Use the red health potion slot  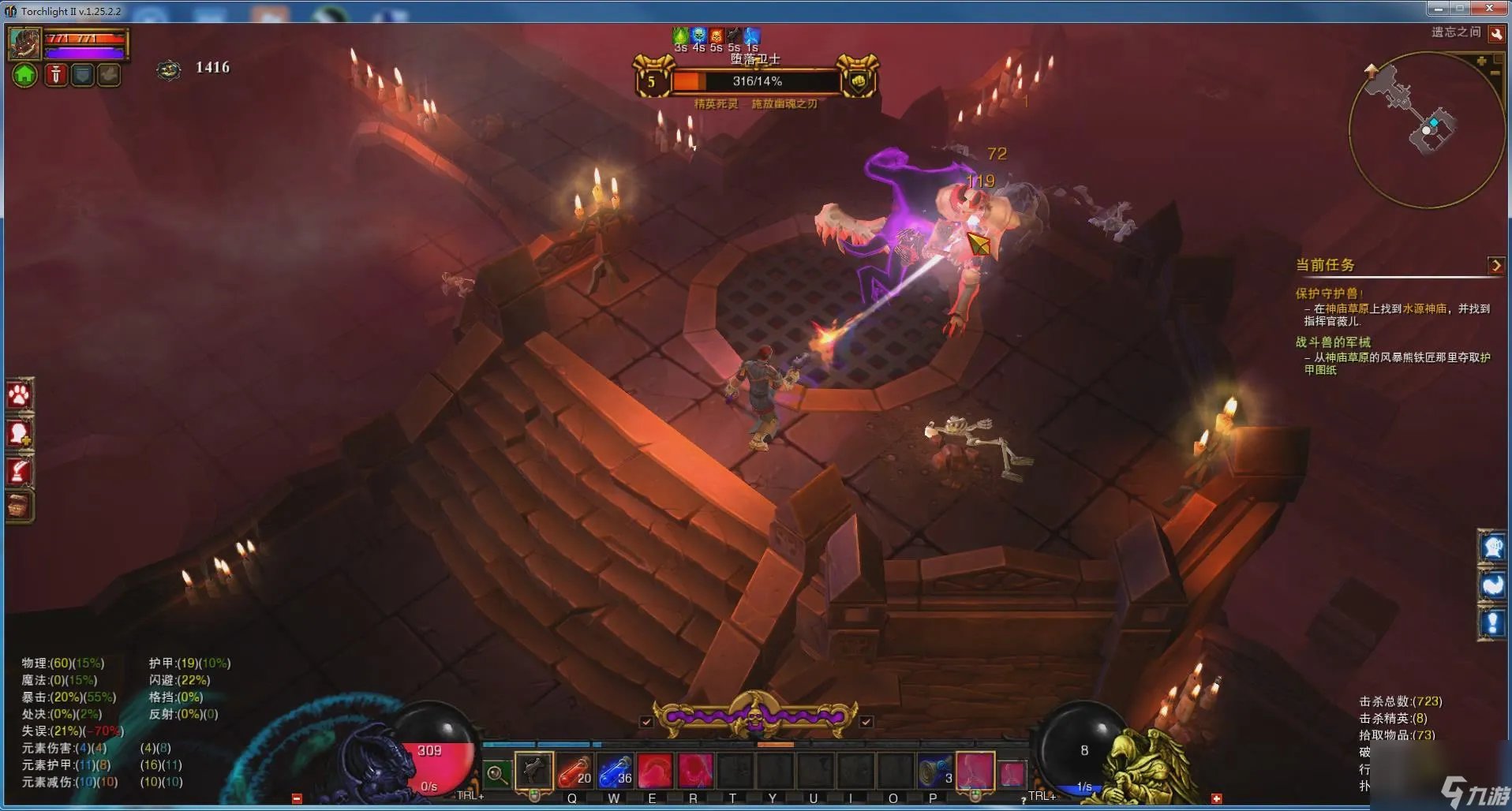574,771
